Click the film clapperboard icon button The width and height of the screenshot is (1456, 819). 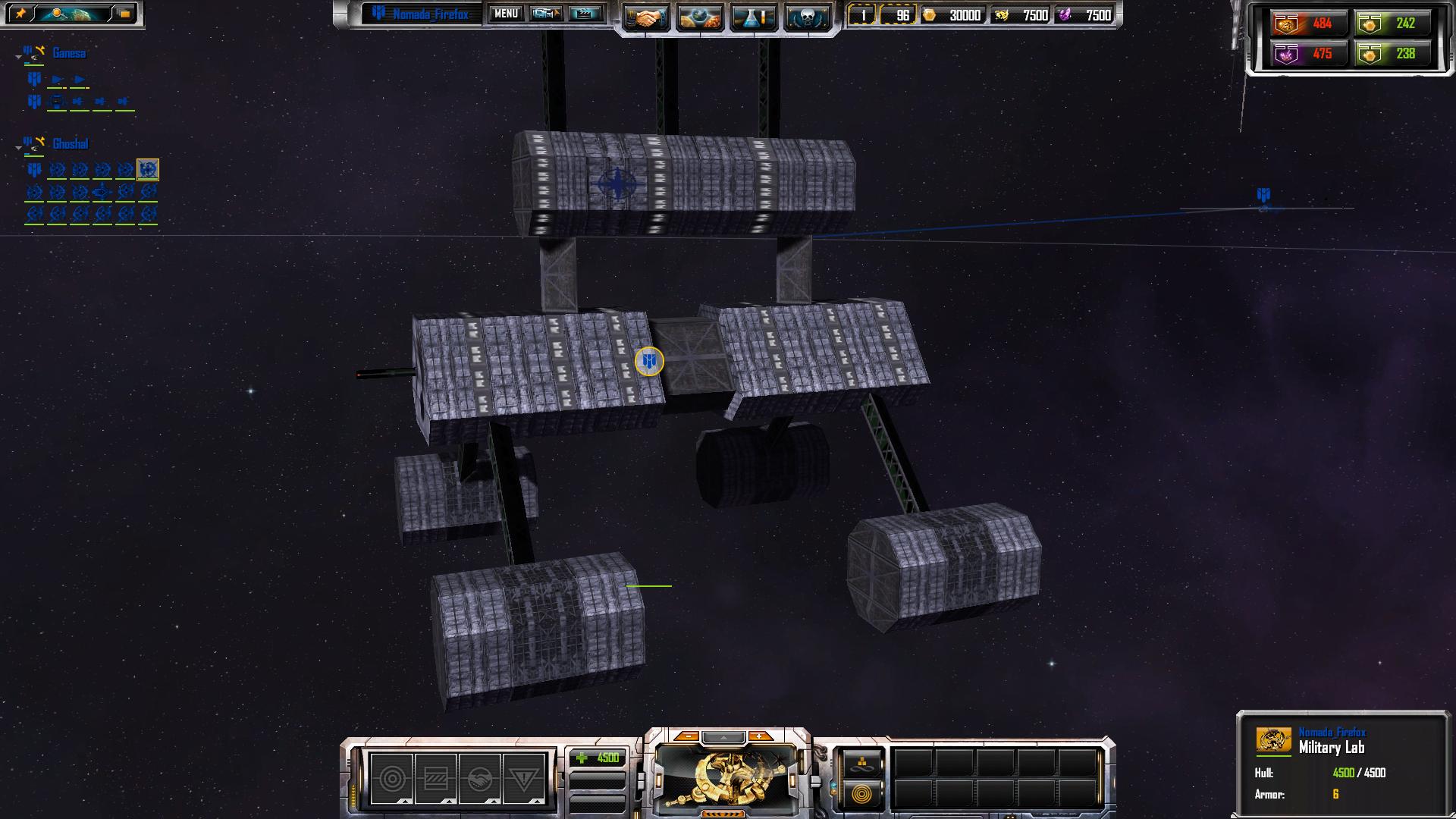[x=585, y=14]
